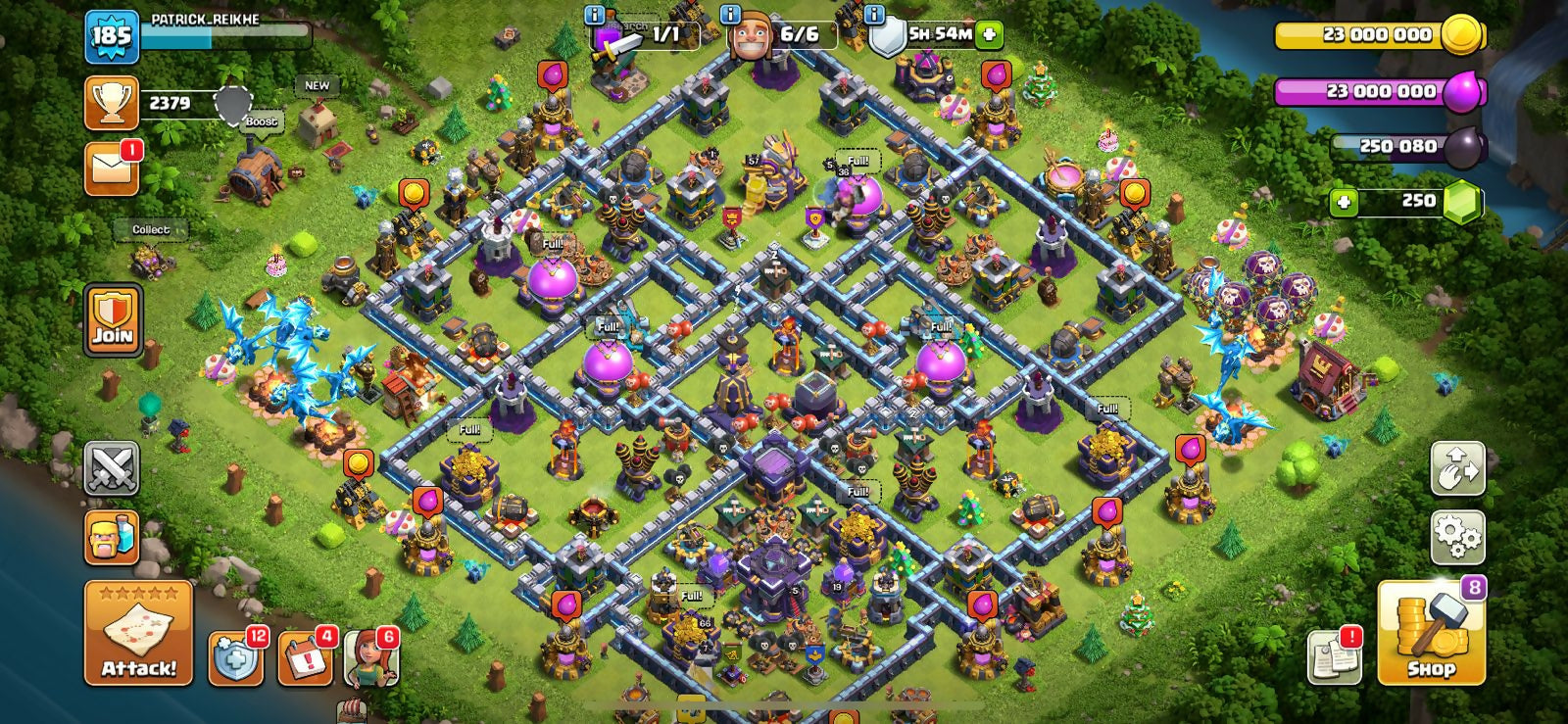Add gems with the green plus
1568x724 pixels.
point(1343,202)
